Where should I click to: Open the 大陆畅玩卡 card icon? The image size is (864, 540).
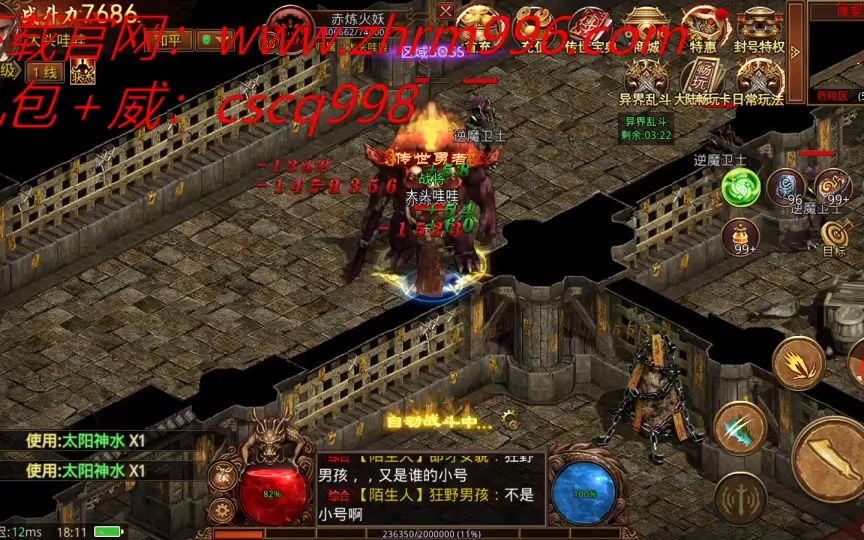(x=703, y=81)
